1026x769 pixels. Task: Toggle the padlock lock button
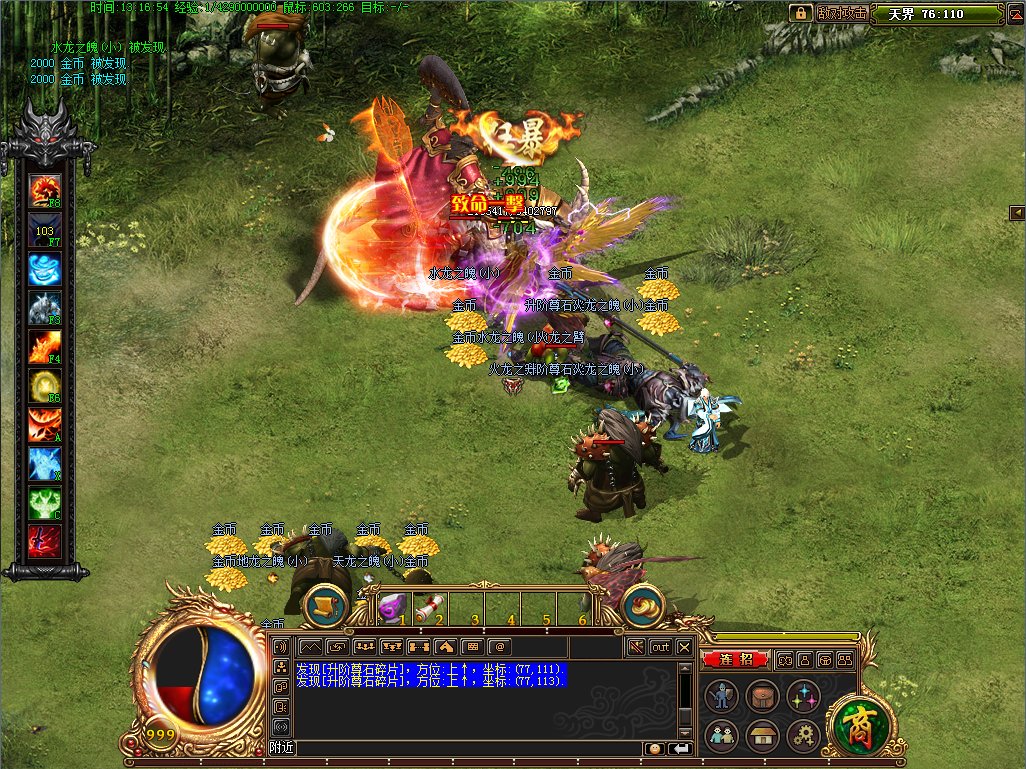click(800, 13)
